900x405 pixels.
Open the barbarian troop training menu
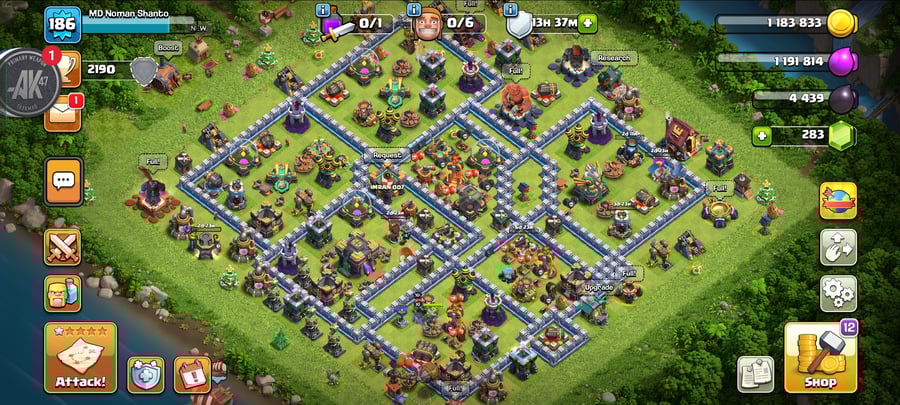point(62,293)
